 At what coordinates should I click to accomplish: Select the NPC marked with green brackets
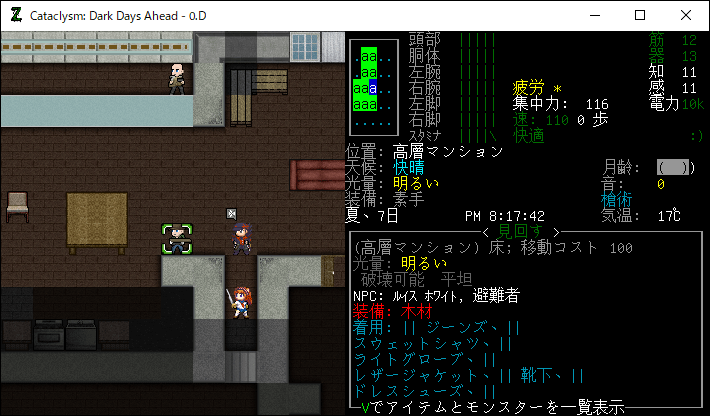(x=177, y=238)
